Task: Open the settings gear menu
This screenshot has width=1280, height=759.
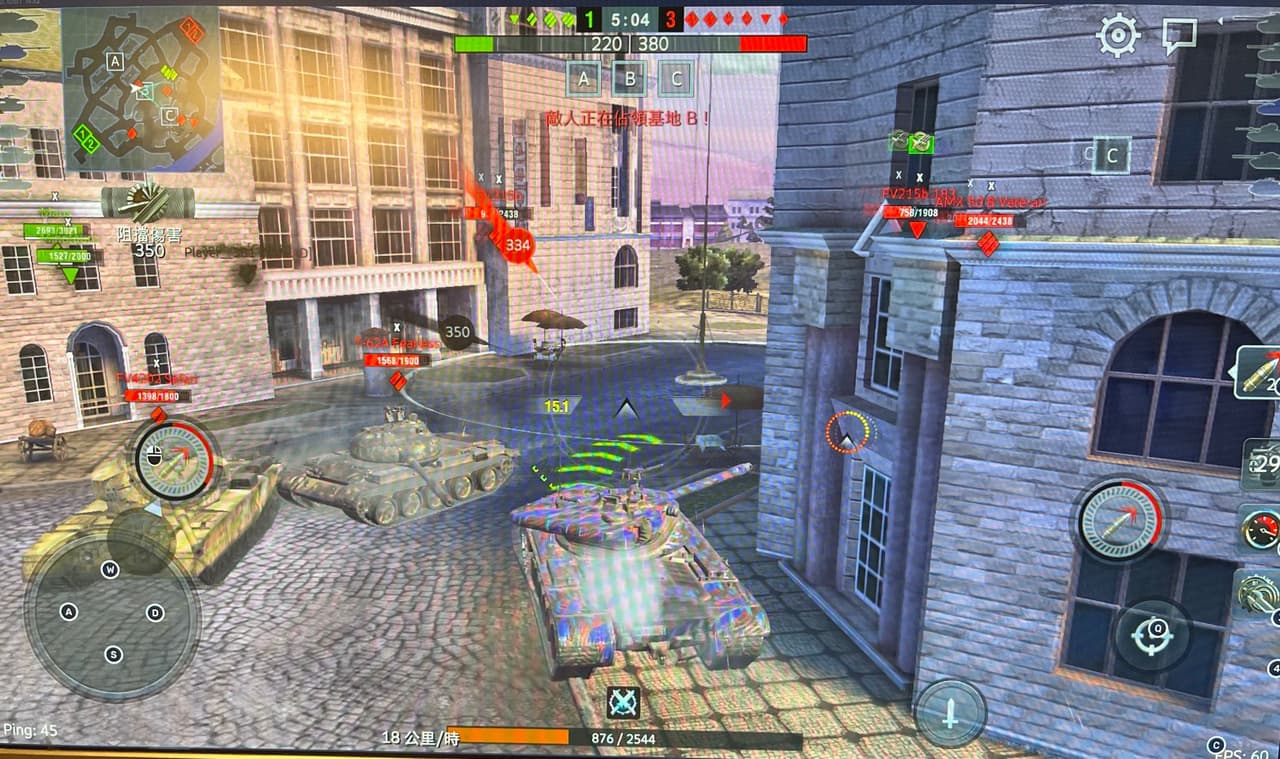Action: click(x=1117, y=35)
